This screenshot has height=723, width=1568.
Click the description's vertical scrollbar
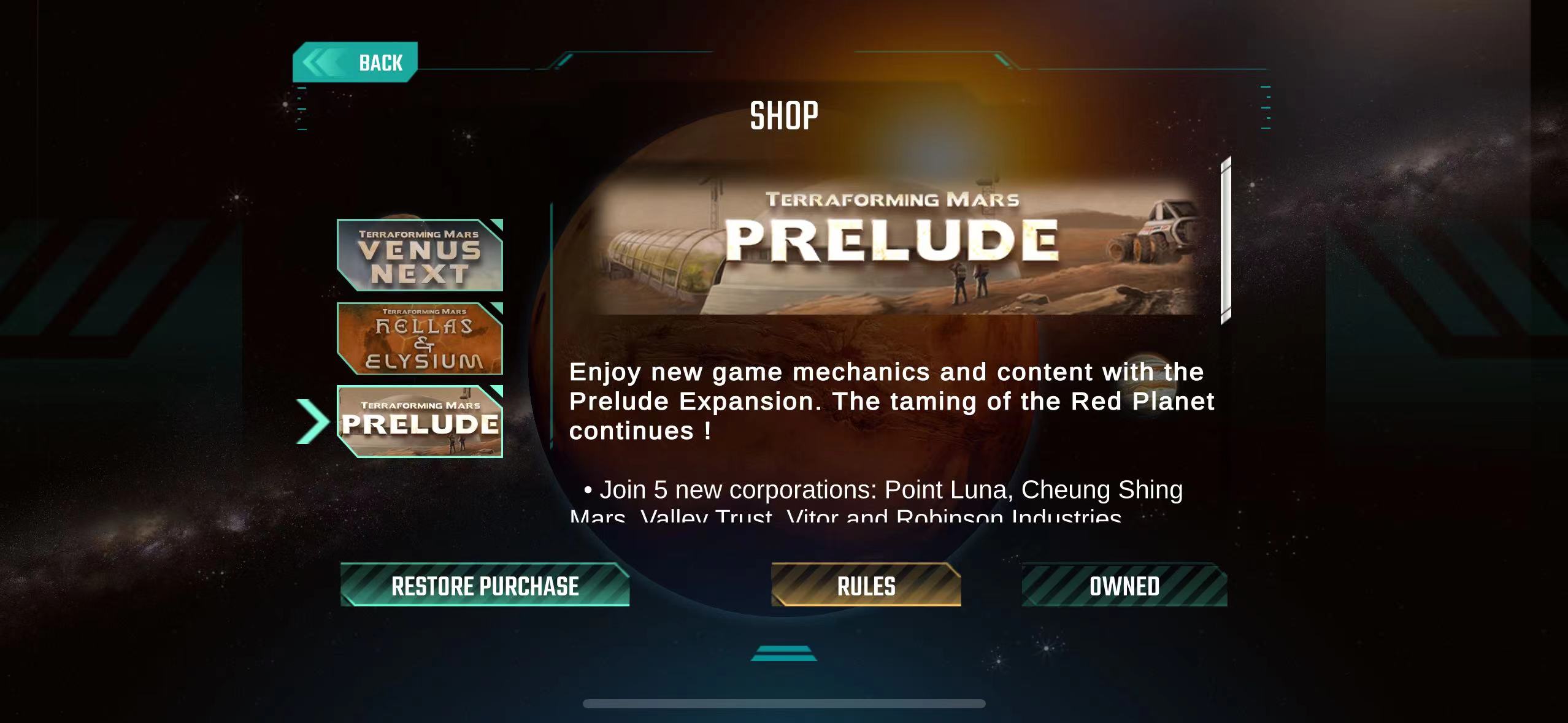click(x=1226, y=240)
